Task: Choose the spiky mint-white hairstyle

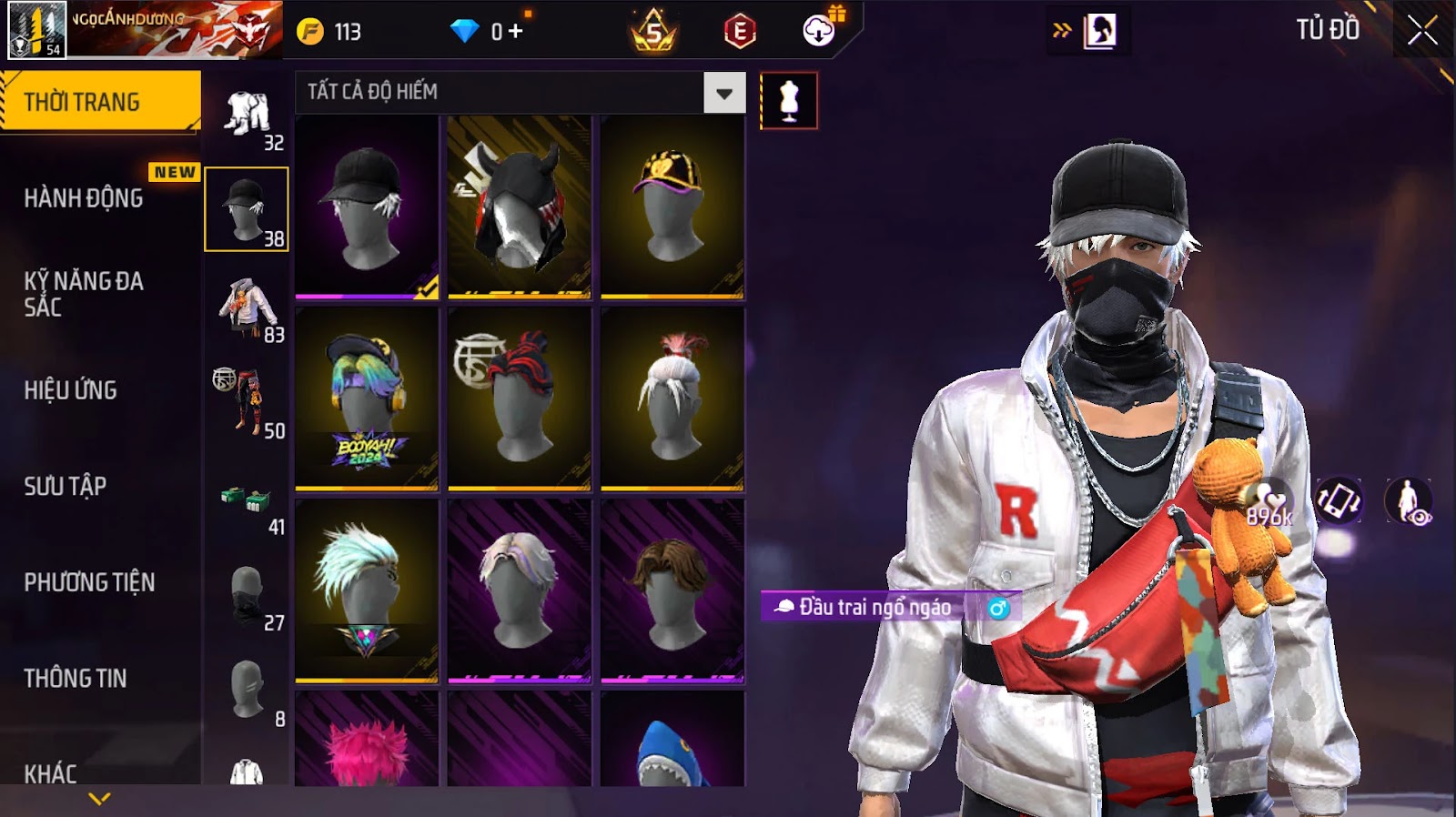Action: pos(367,591)
